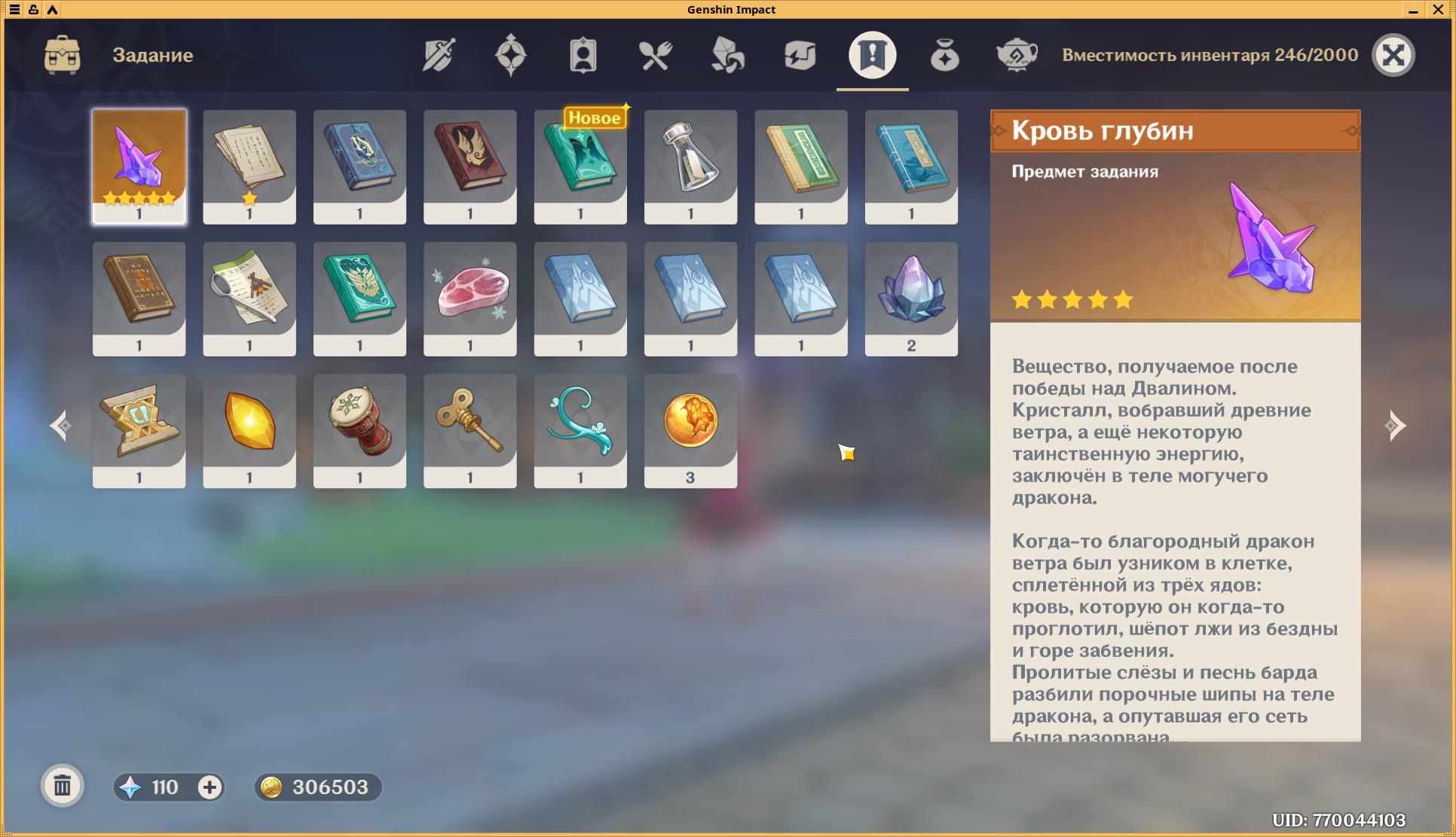Select the book marked Новое

[x=580, y=166]
